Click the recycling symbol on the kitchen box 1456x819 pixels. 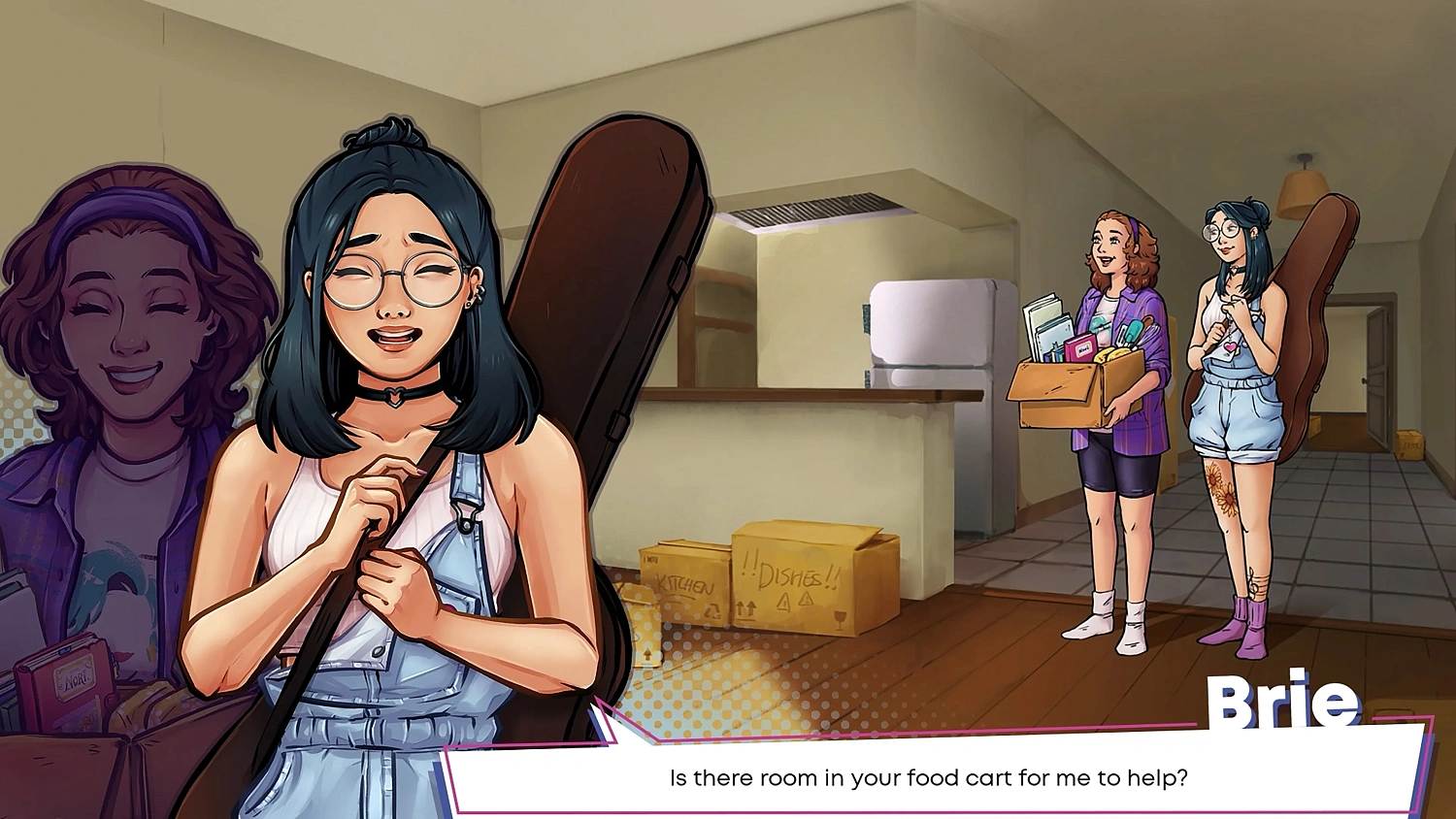click(x=711, y=611)
